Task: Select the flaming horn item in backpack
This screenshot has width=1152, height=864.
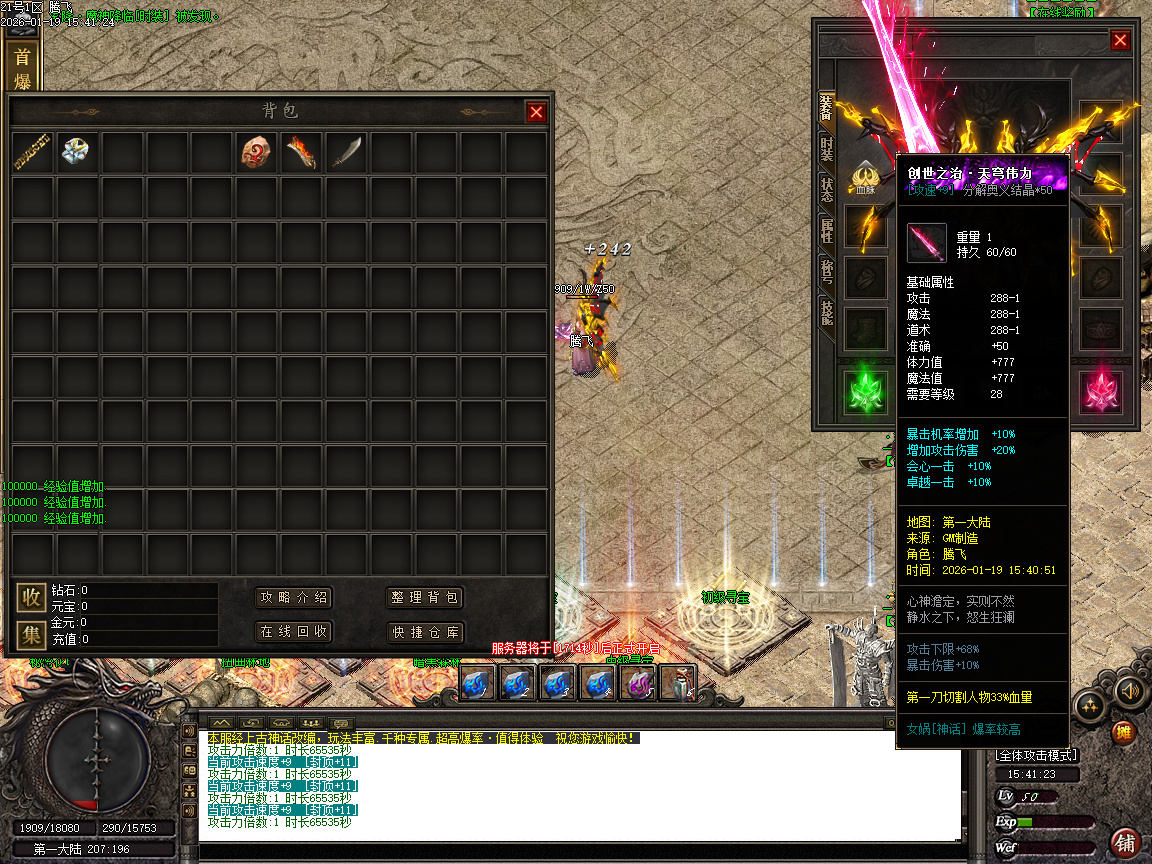Action: (x=302, y=152)
